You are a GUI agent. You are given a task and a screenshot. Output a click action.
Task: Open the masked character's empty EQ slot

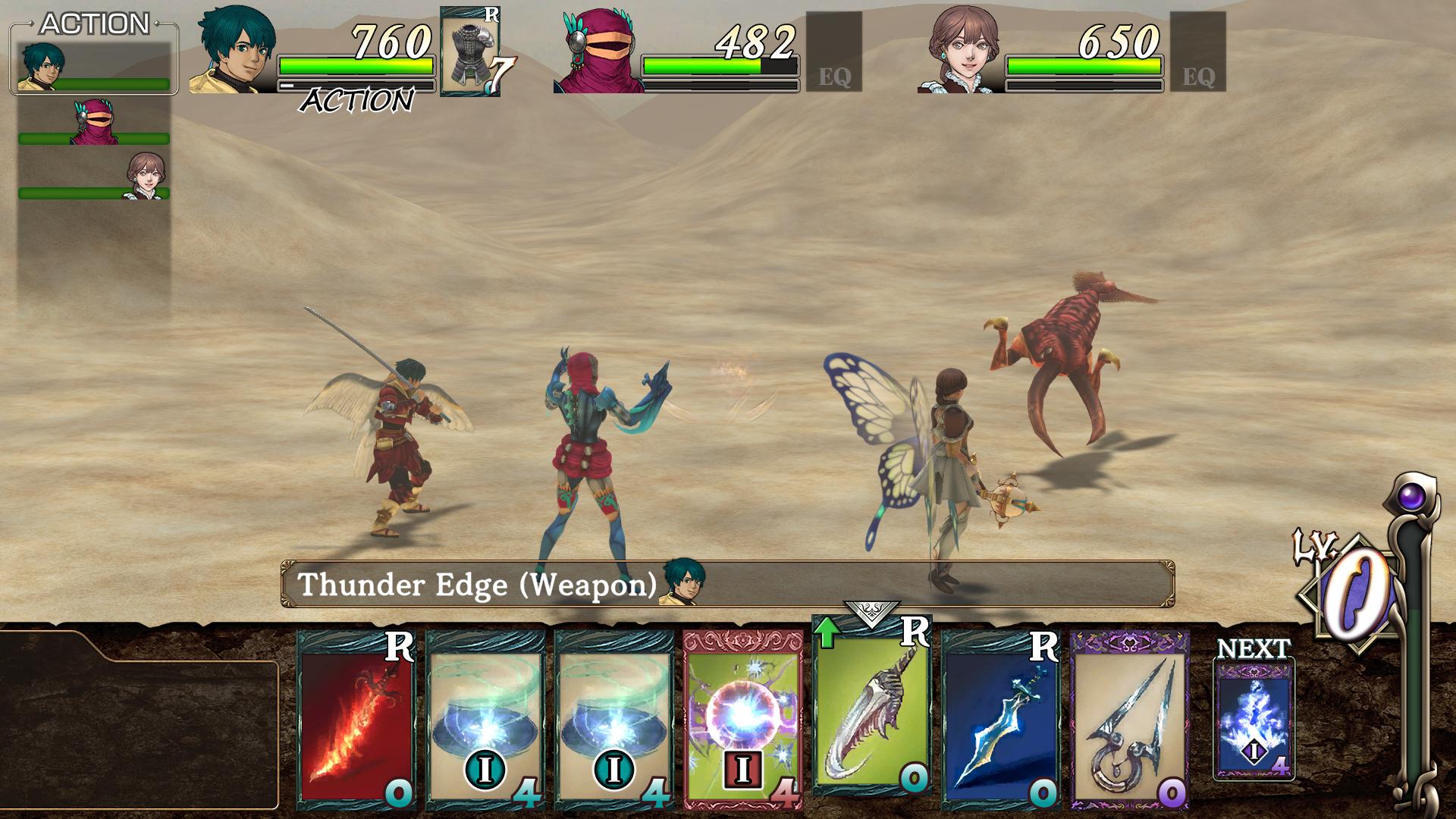pyautogui.click(x=833, y=52)
